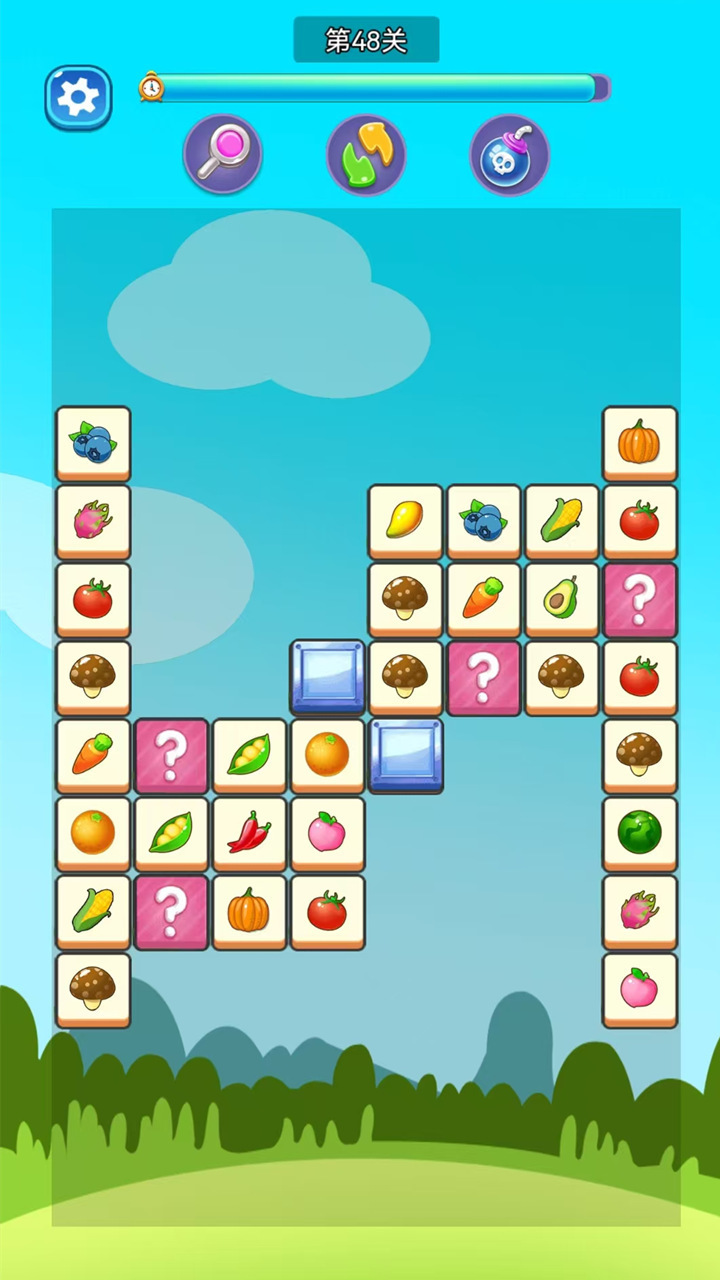The width and height of the screenshot is (720, 1280).
Task: Tap the watermelon tile
Action: (639, 833)
